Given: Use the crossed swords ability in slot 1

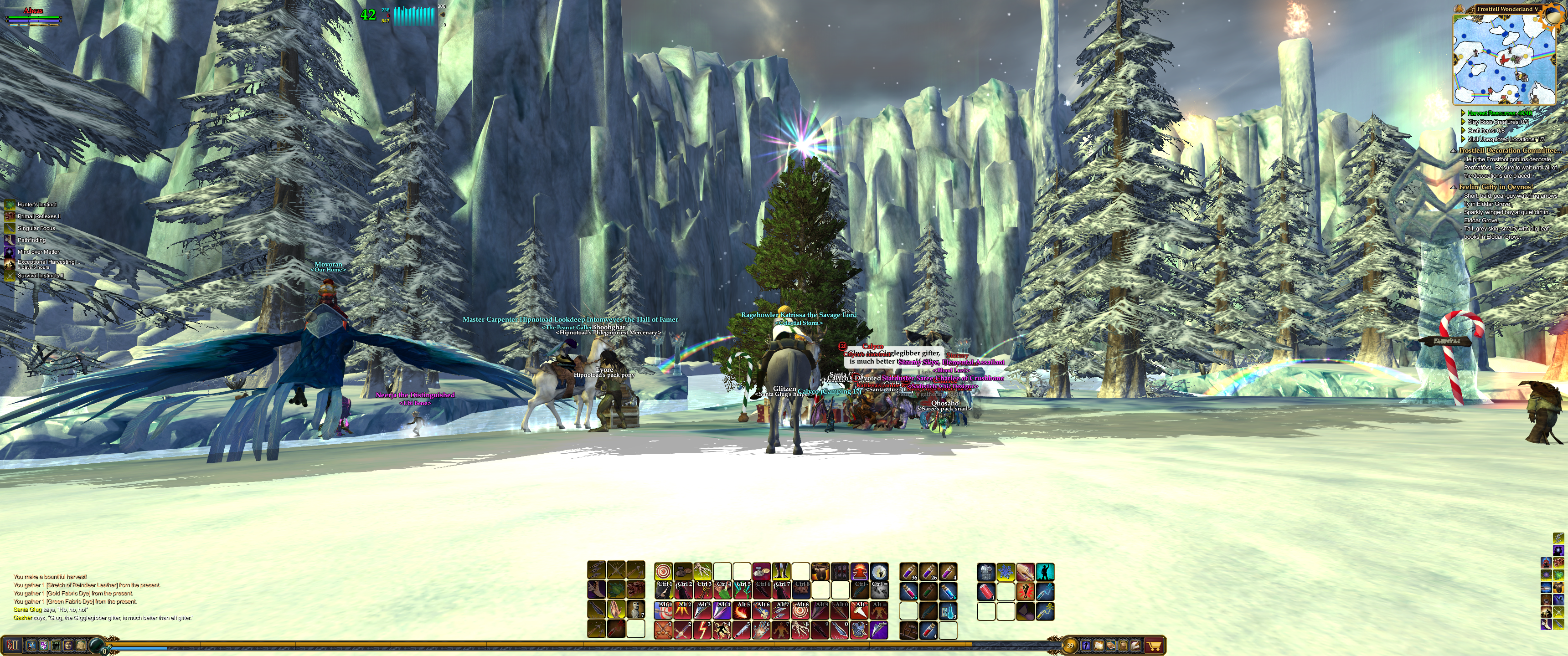Looking at the screenshot, I should 664,629.
